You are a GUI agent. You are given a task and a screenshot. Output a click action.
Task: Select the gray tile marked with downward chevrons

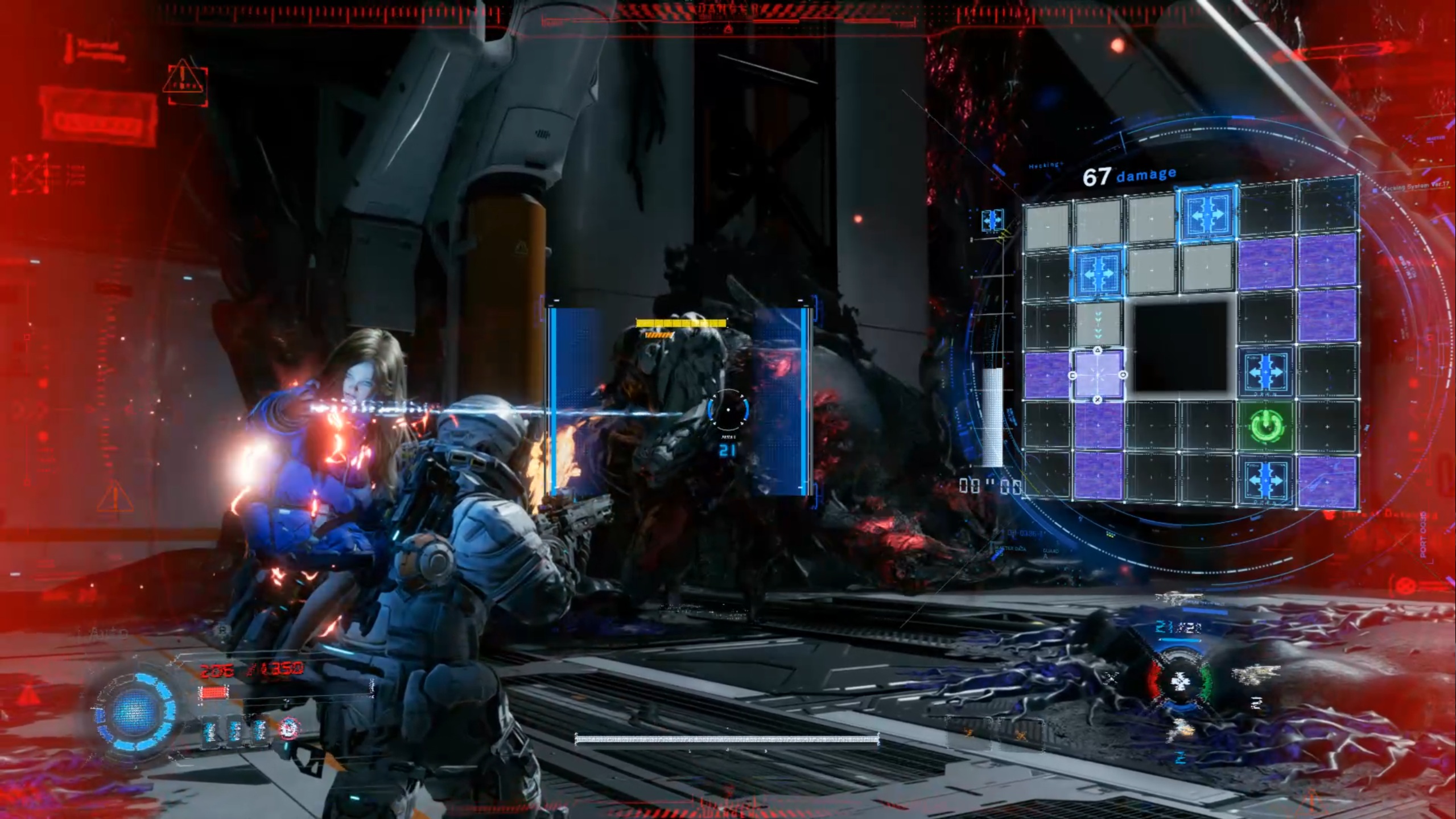[1099, 324]
